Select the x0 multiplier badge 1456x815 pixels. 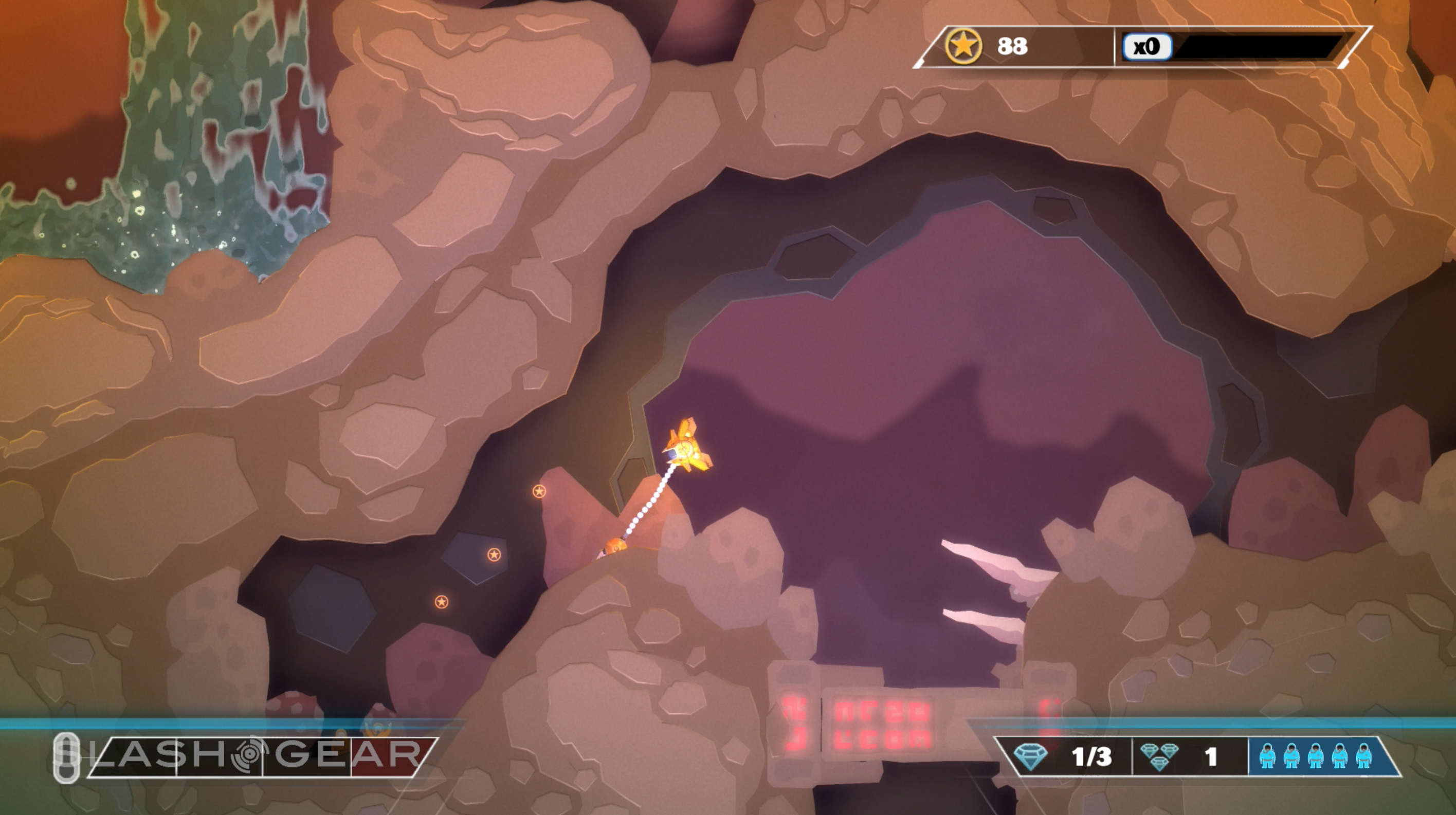coord(1147,46)
